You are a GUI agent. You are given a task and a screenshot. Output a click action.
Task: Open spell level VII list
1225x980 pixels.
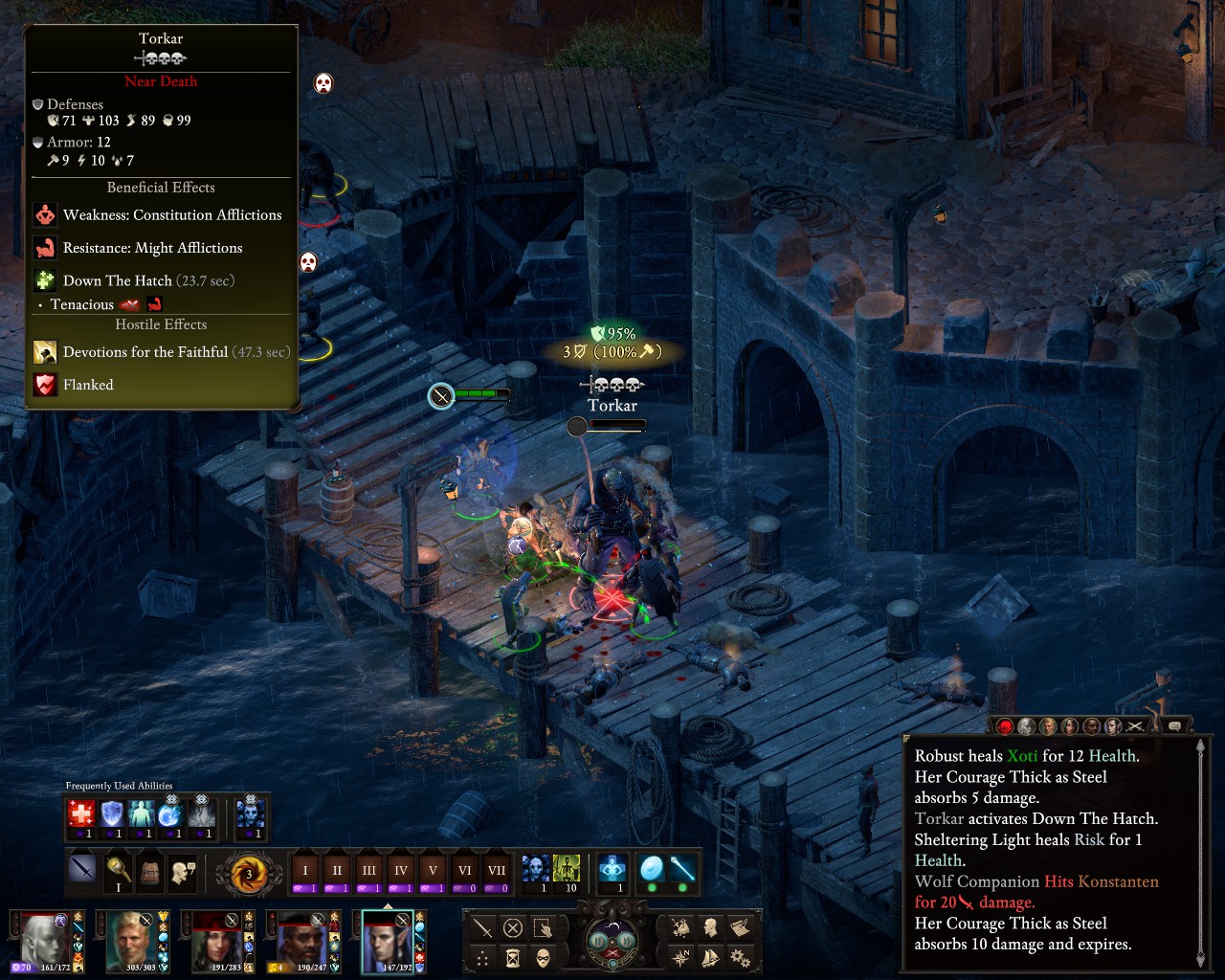point(496,871)
